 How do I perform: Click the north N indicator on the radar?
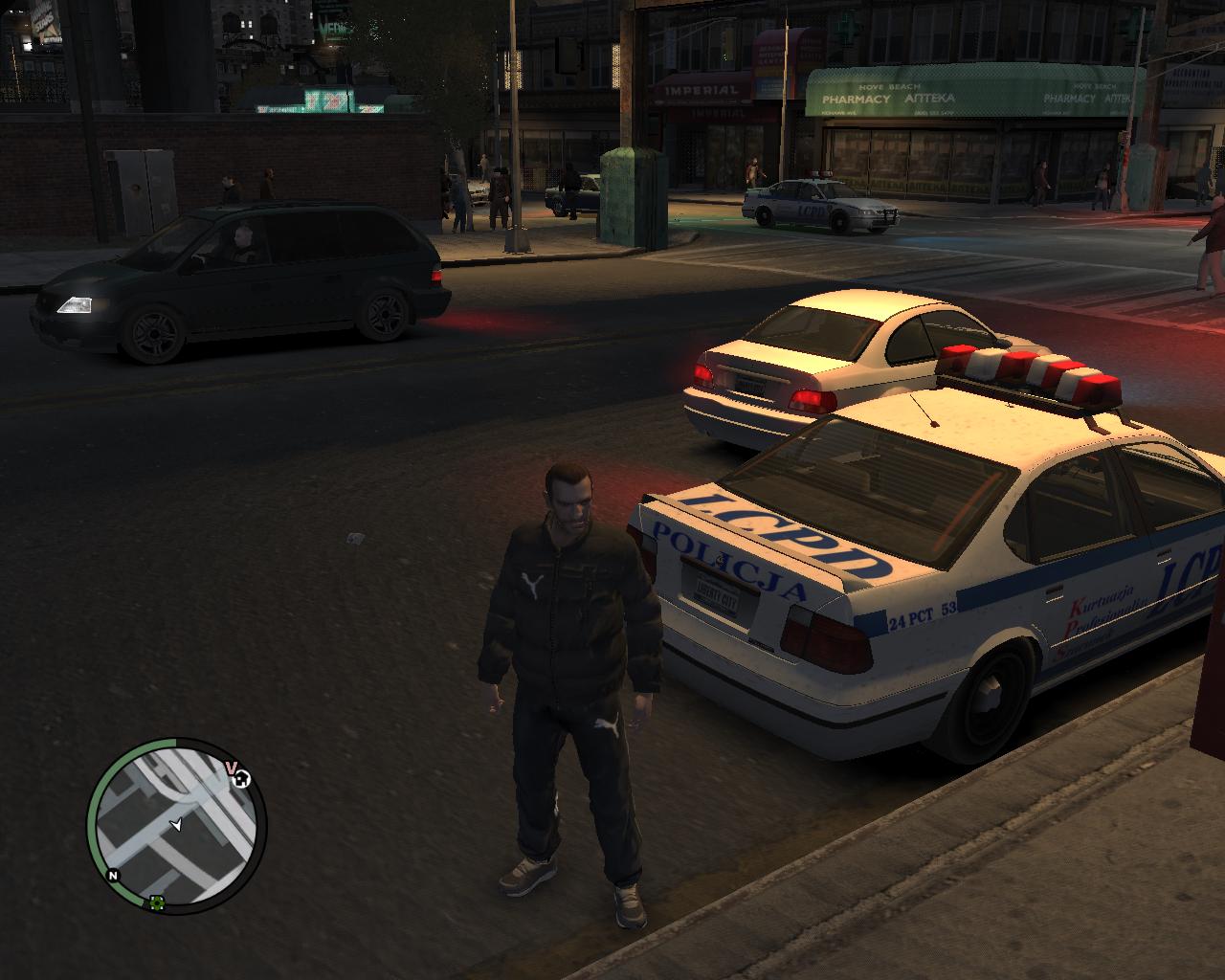pyautogui.click(x=113, y=875)
